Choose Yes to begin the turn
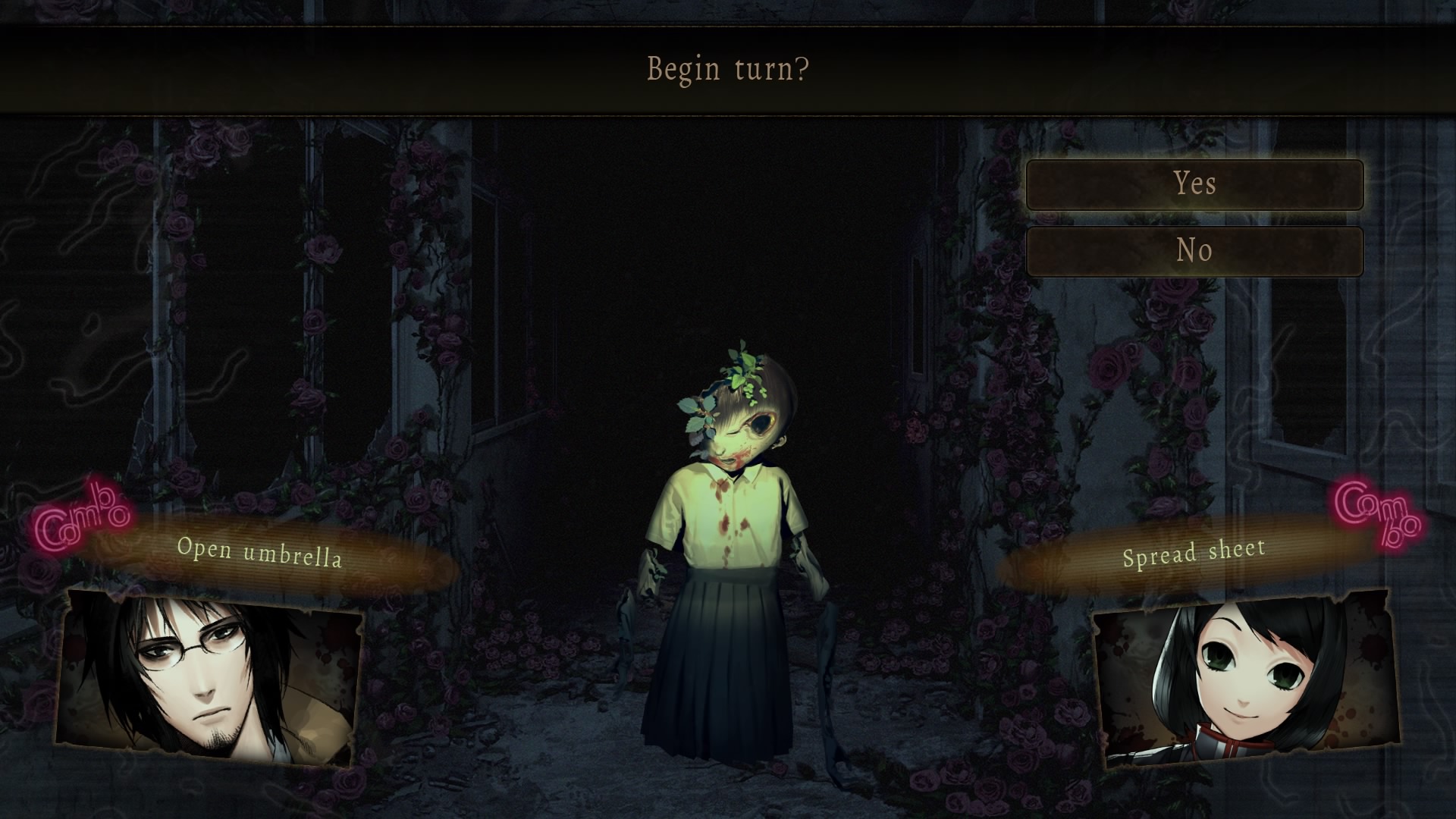This screenshot has height=819, width=1456. (x=1194, y=184)
